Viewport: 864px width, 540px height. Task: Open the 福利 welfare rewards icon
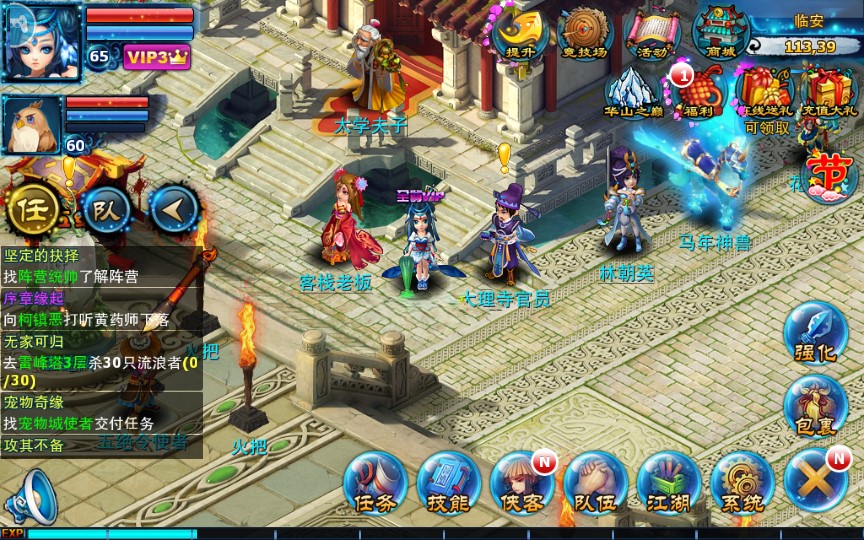[x=699, y=92]
